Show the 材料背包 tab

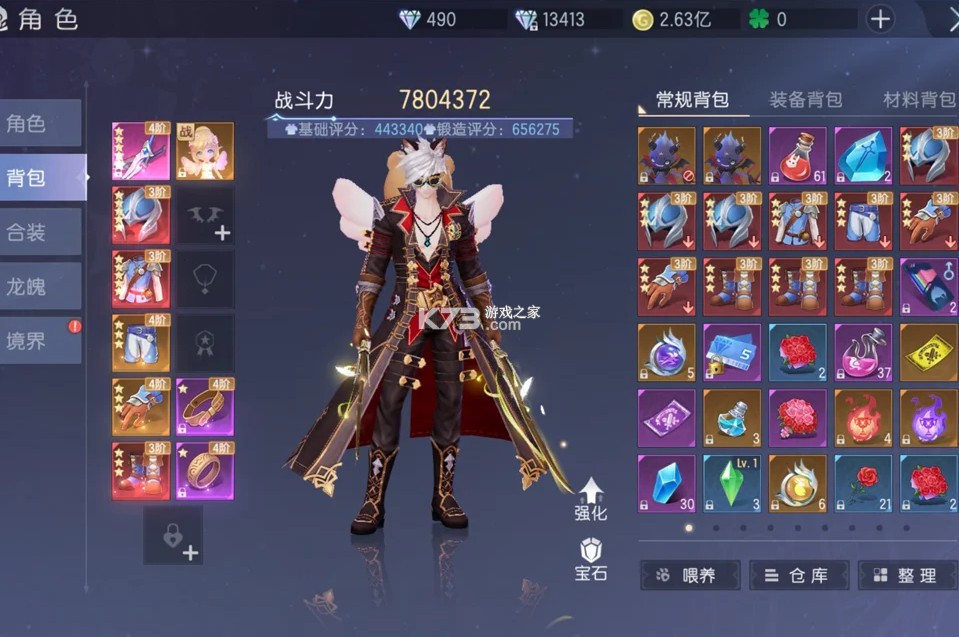coord(918,99)
